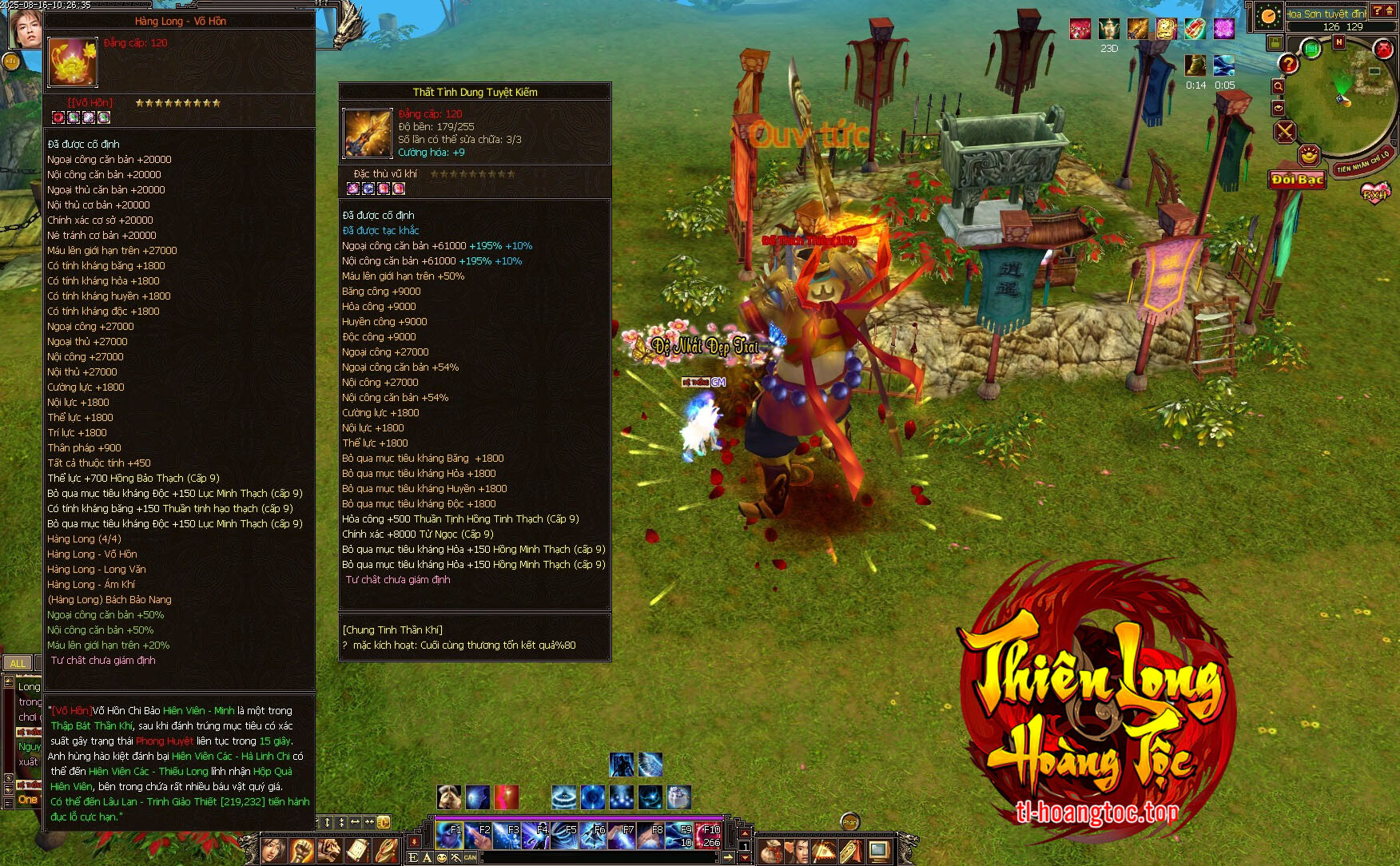Click the Tiên Nhân Chỉ Lộ banner
Image resolution: width=1400 pixels, height=866 pixels.
tap(1364, 161)
